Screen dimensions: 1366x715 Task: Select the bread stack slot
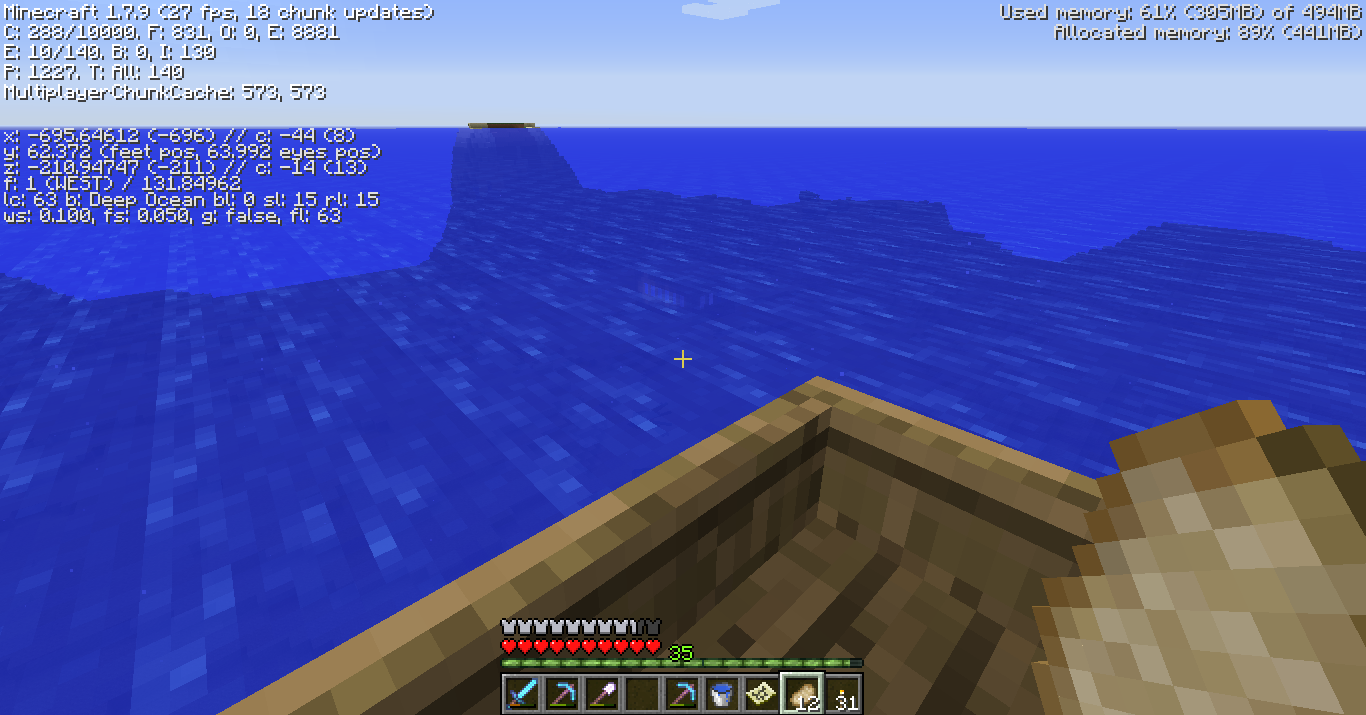click(801, 693)
